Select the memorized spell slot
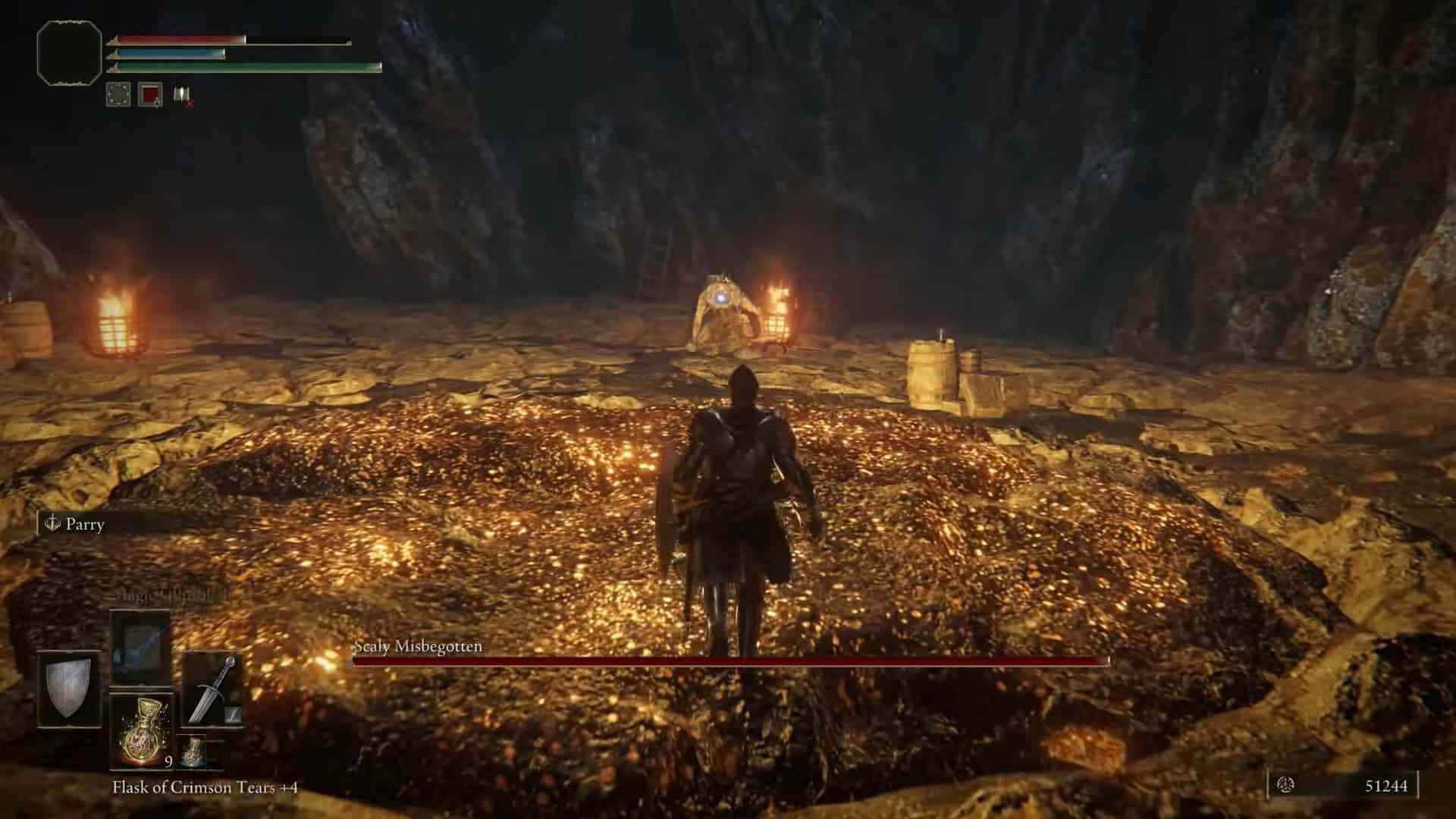Image resolution: width=1456 pixels, height=819 pixels. pos(141,646)
